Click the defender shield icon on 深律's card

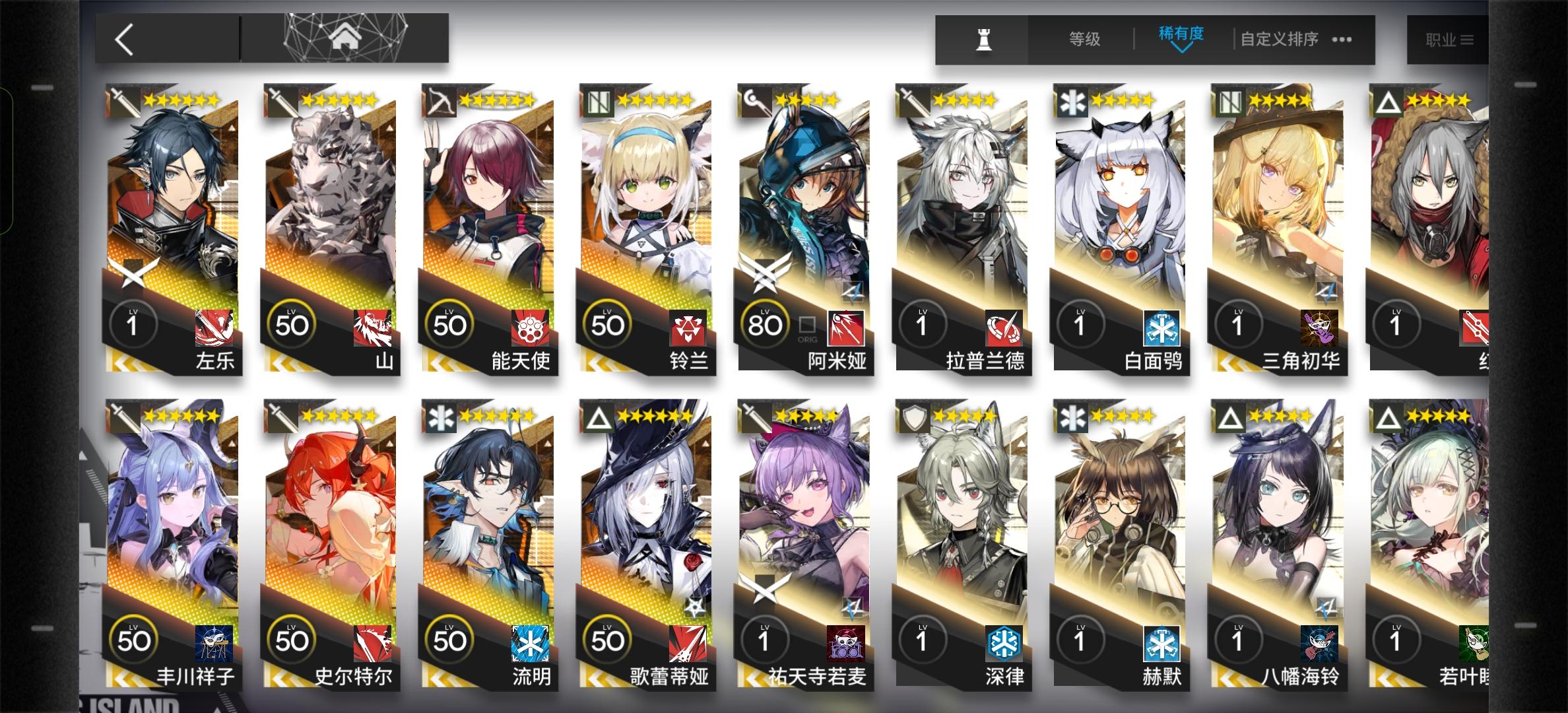(x=915, y=416)
